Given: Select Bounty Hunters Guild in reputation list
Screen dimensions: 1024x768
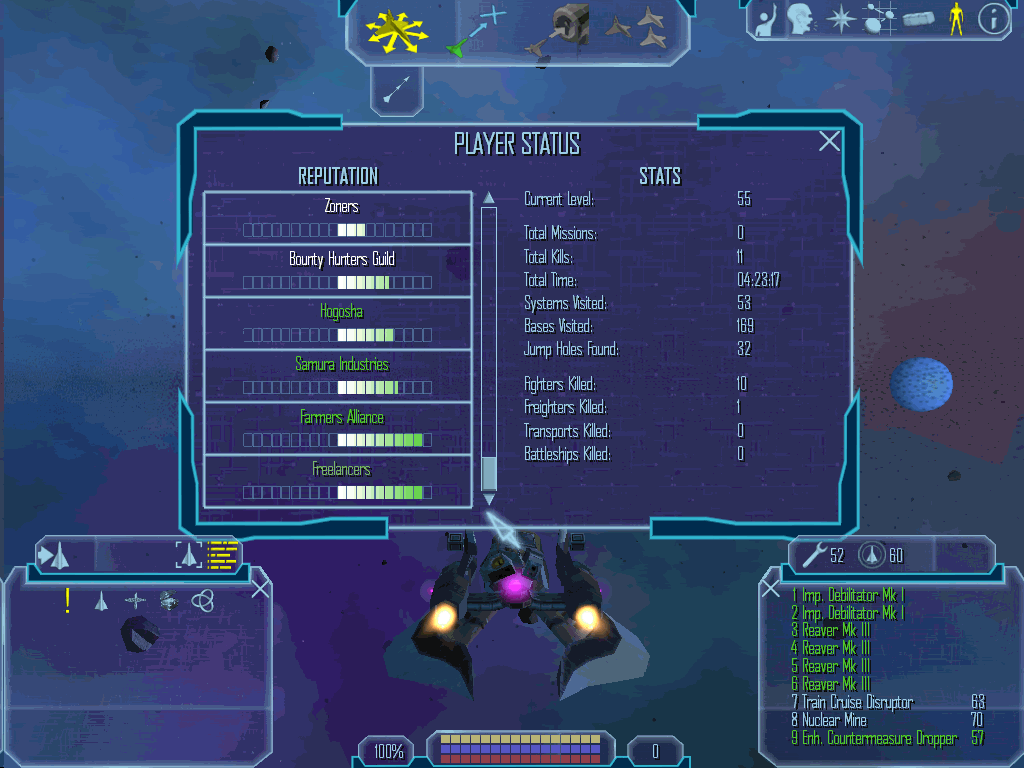Looking at the screenshot, I should (x=338, y=271).
